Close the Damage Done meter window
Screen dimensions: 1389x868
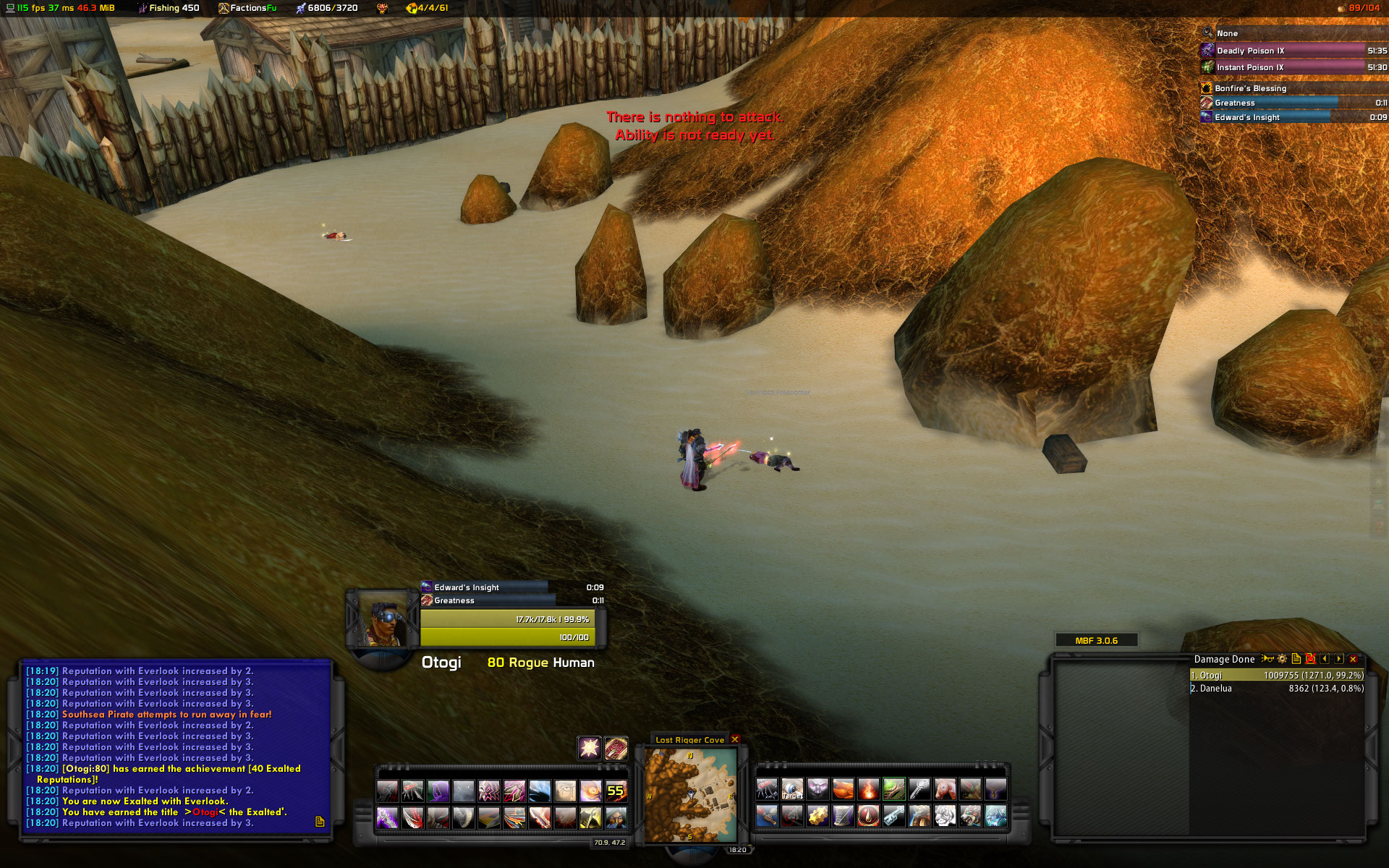[x=1353, y=659]
